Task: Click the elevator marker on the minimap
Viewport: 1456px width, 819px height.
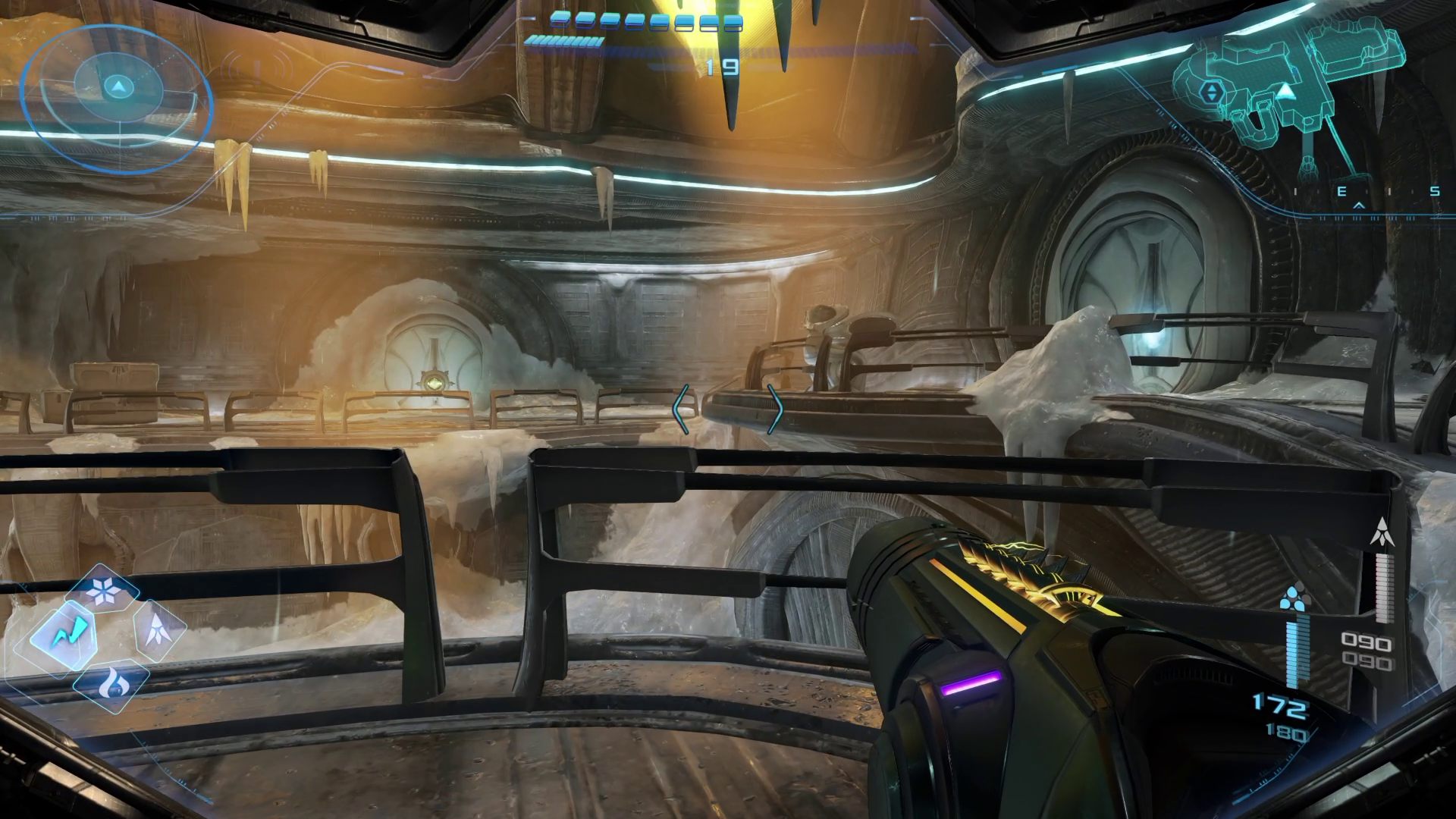Action: [x=1210, y=93]
